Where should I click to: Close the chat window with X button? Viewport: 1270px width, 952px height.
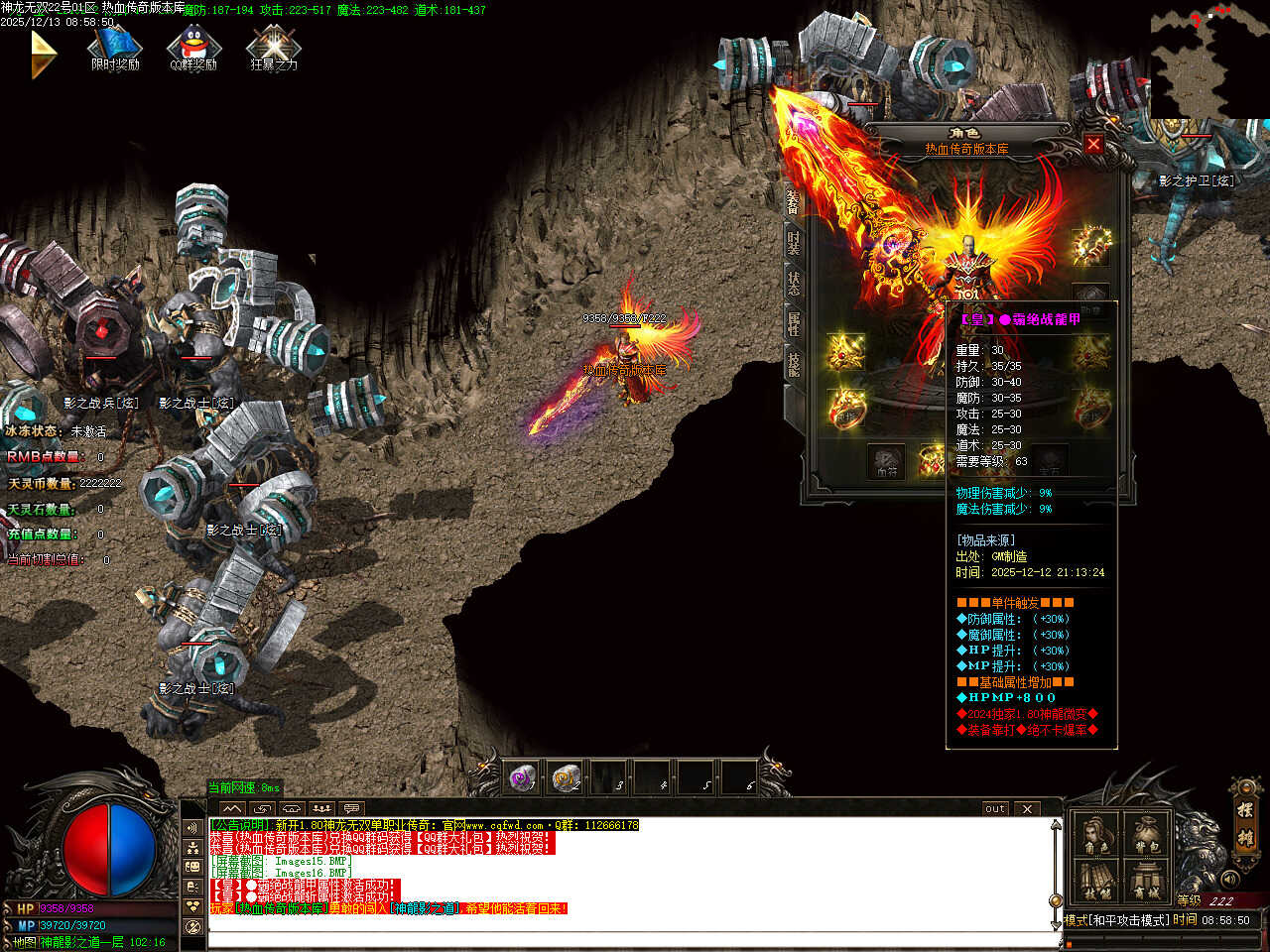point(1027,808)
